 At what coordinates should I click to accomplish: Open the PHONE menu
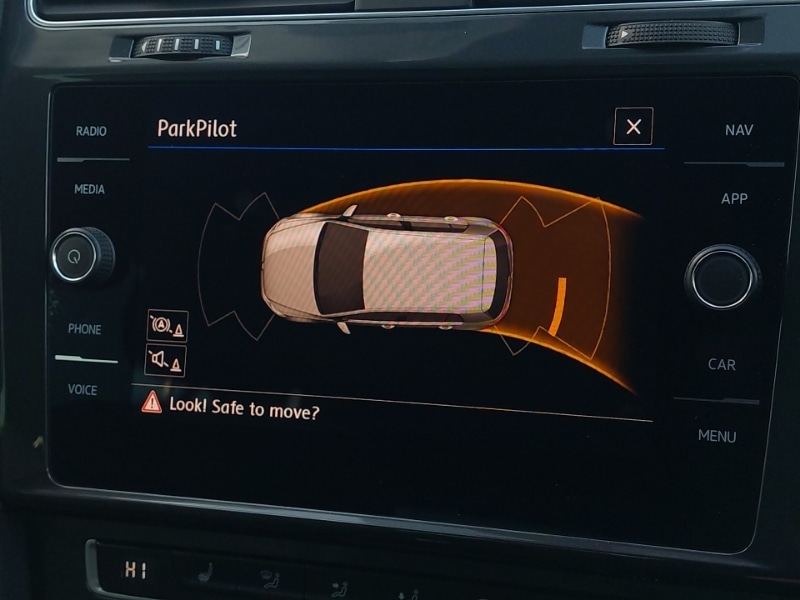pos(84,329)
